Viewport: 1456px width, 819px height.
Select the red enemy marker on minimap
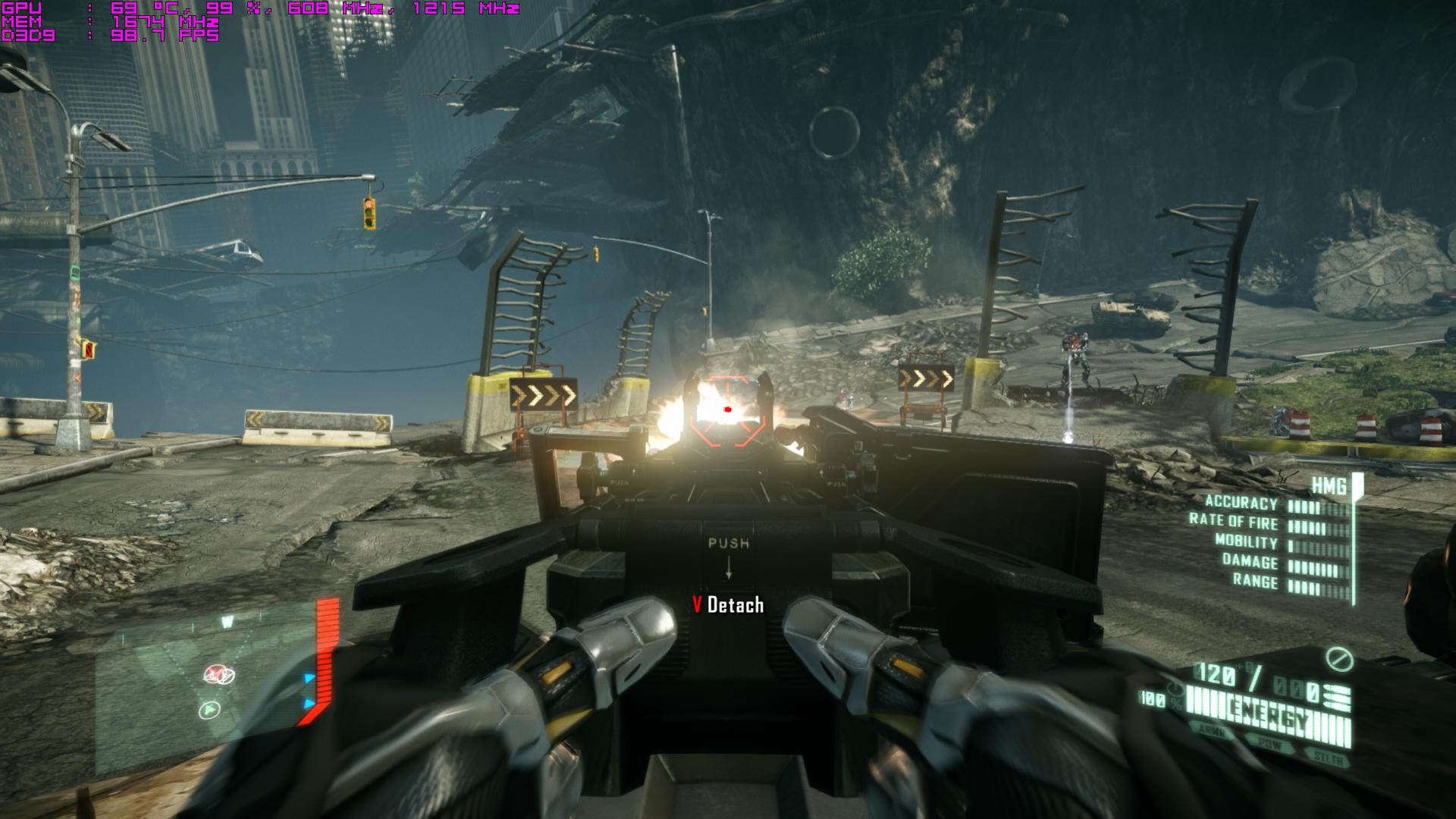[x=219, y=674]
